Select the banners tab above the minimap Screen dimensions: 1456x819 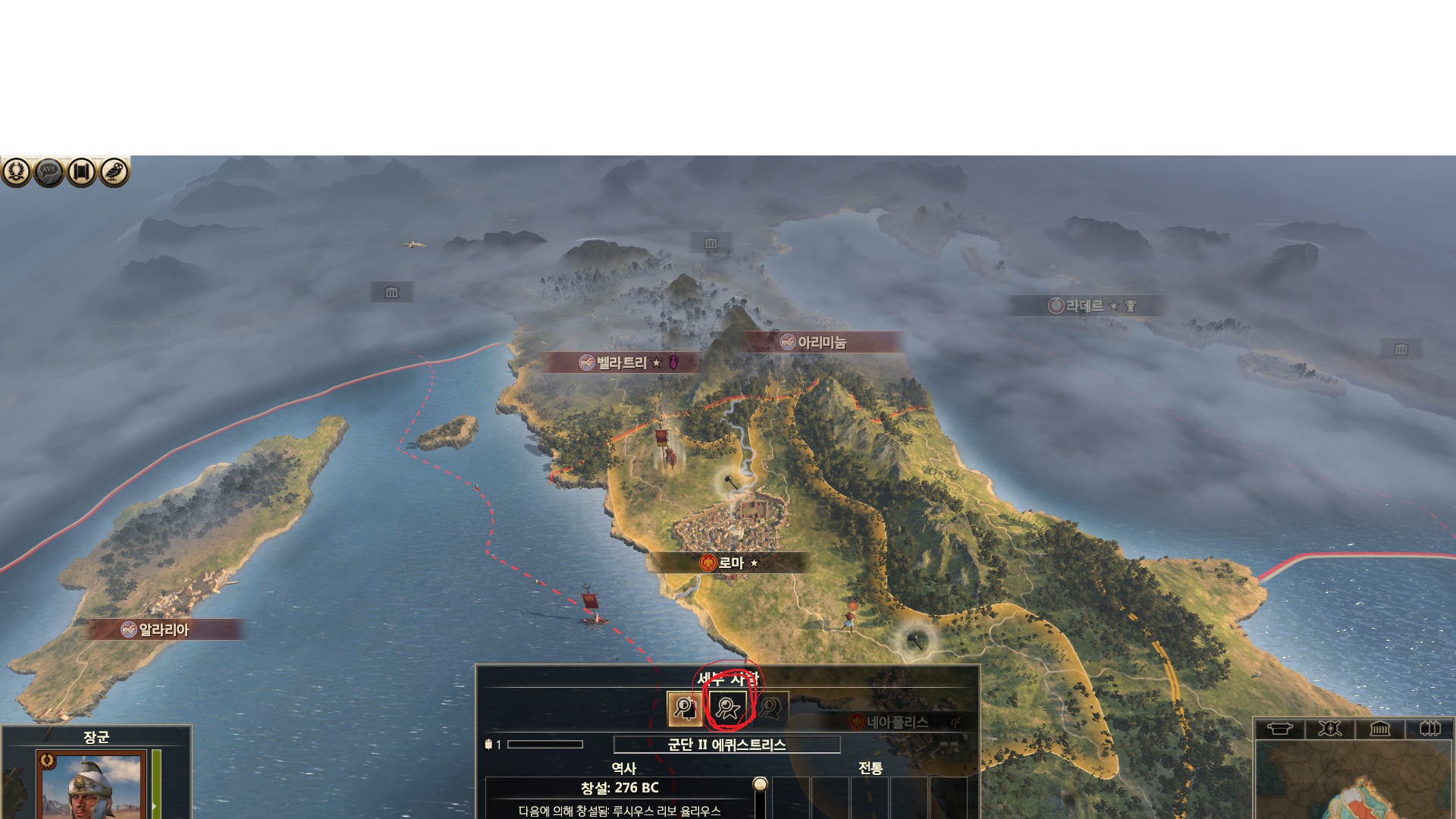(1429, 729)
